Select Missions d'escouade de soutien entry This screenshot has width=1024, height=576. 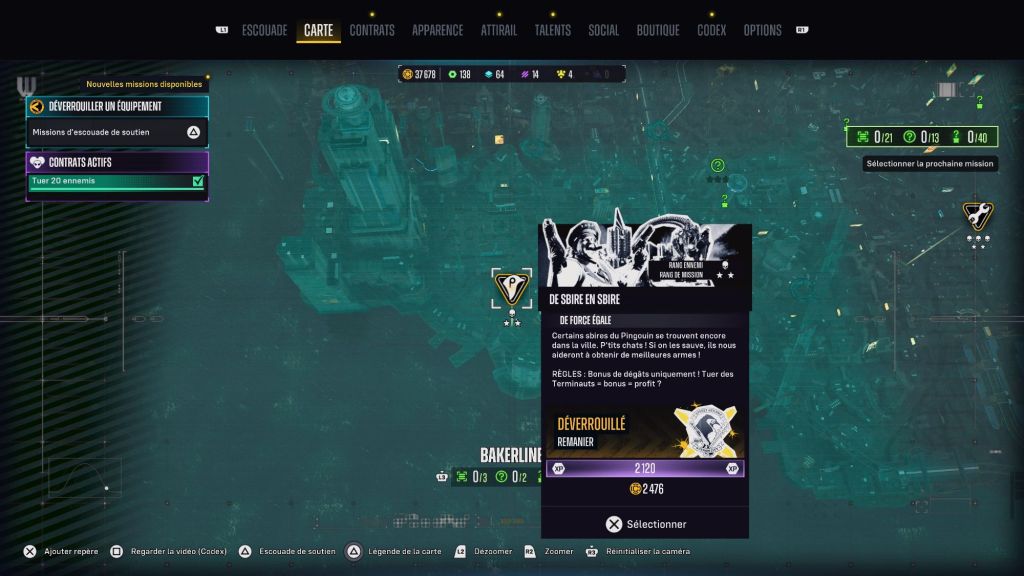click(x=117, y=132)
